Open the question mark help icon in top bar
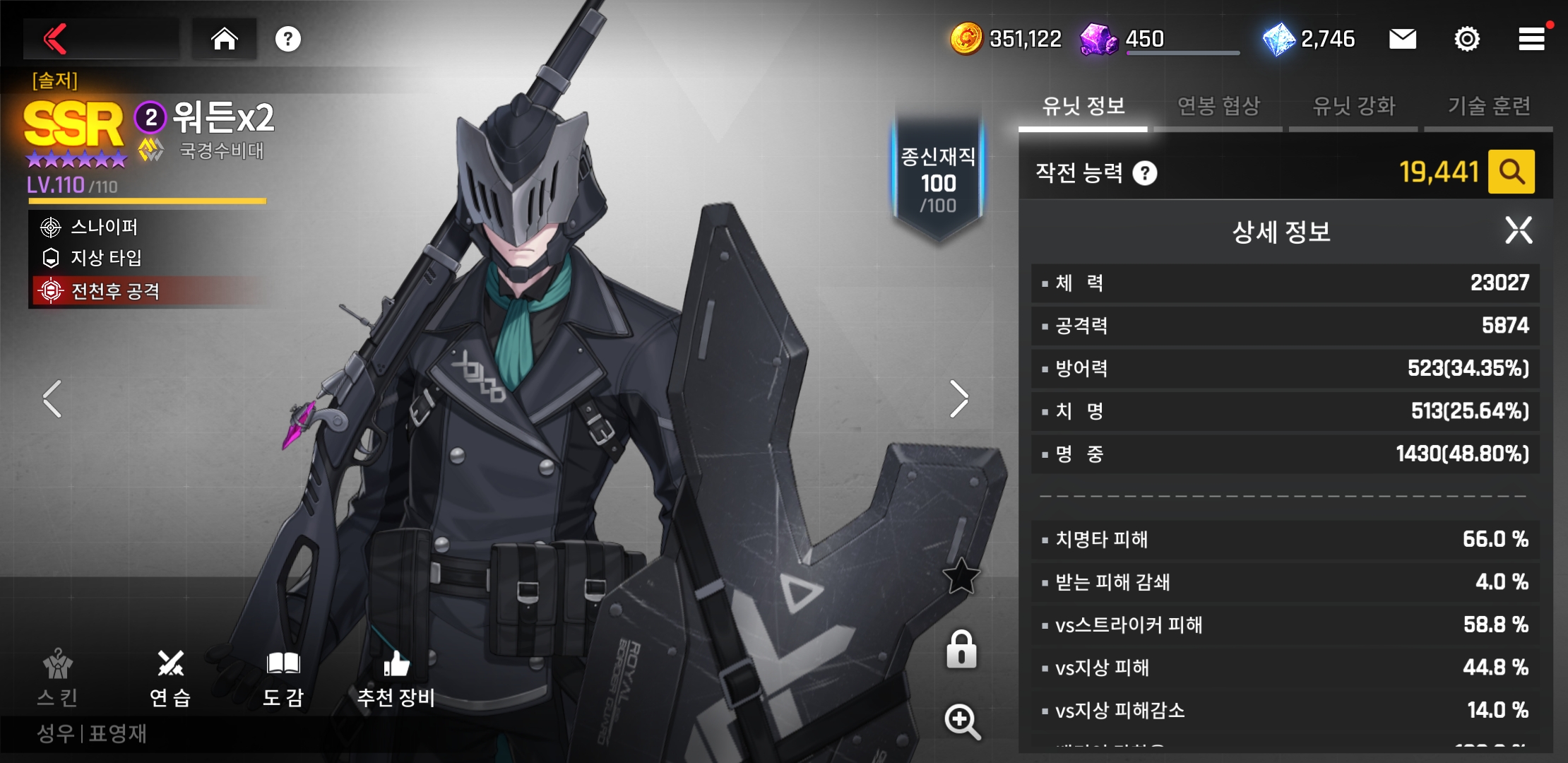1568x763 pixels. pos(288,39)
